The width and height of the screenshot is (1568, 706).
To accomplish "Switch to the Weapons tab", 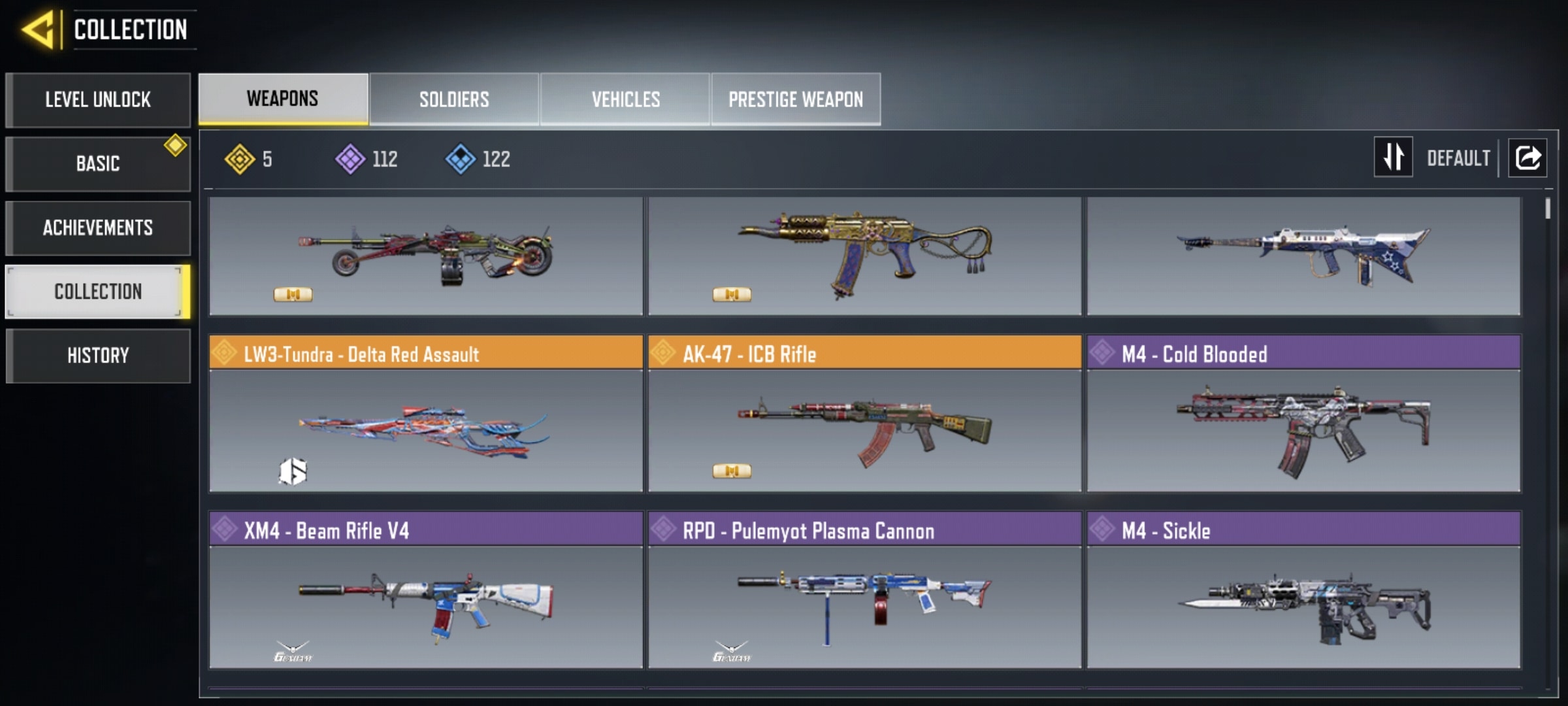I will [283, 99].
